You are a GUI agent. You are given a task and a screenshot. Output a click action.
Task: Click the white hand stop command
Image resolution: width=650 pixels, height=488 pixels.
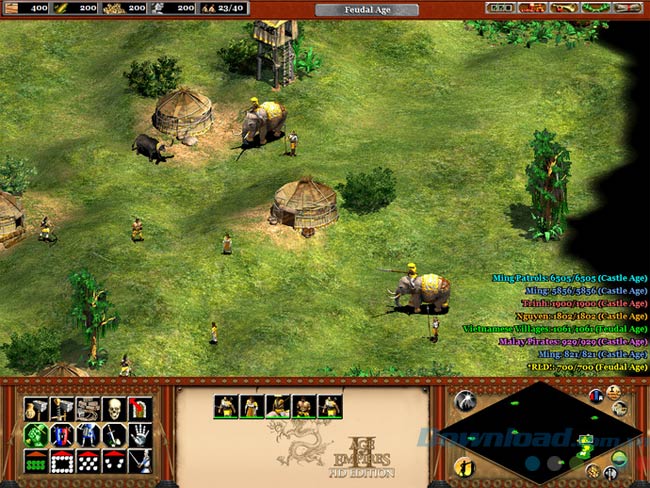tap(140, 435)
